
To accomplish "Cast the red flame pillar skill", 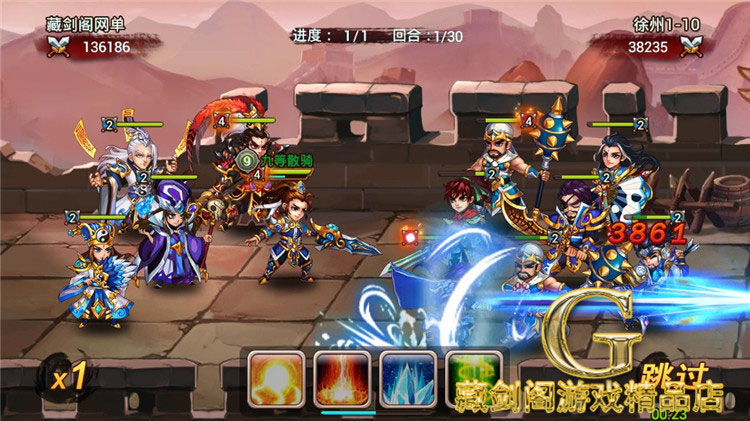I will coord(341,378).
